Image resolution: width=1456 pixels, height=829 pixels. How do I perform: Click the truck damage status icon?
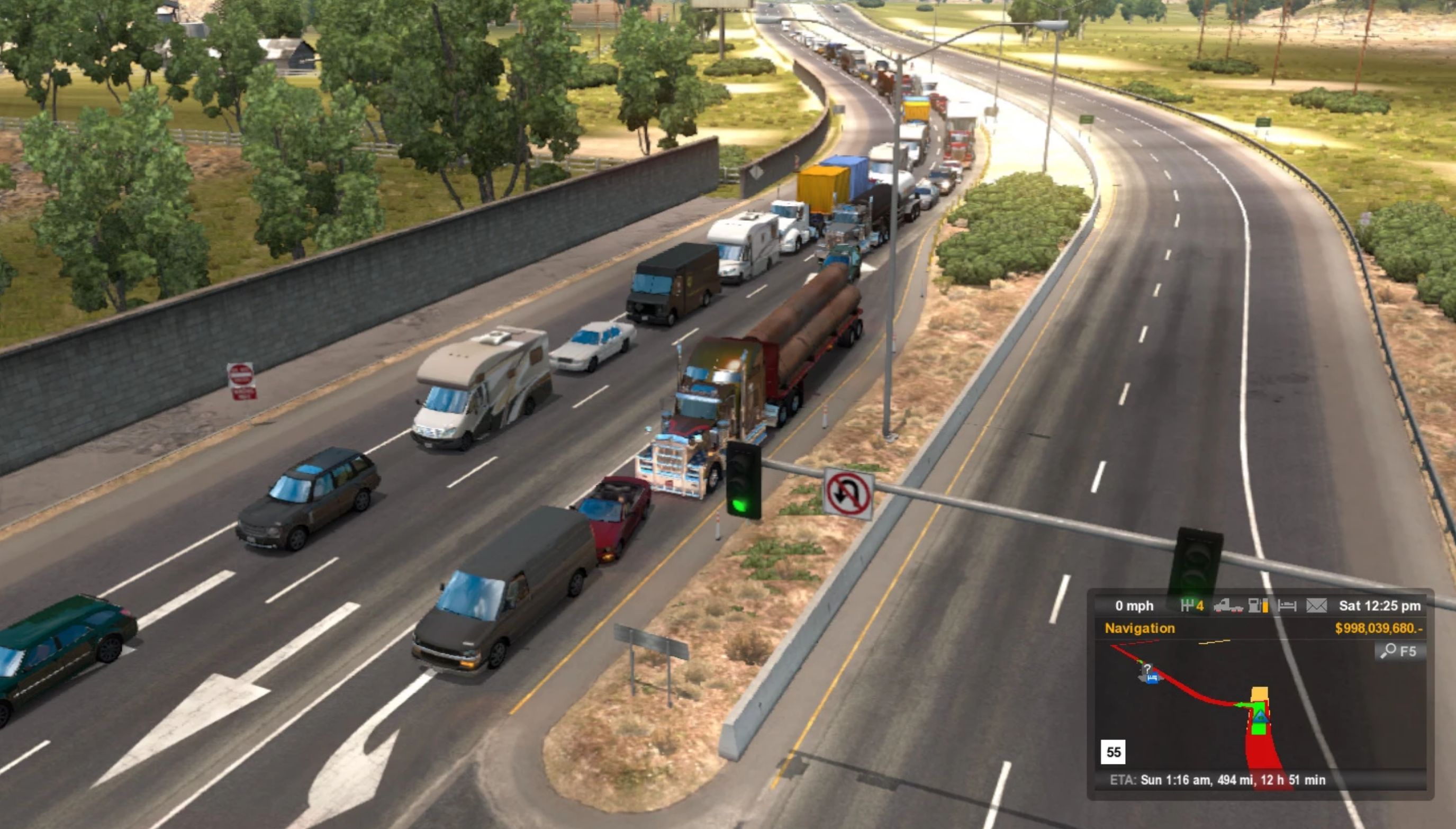1227,606
